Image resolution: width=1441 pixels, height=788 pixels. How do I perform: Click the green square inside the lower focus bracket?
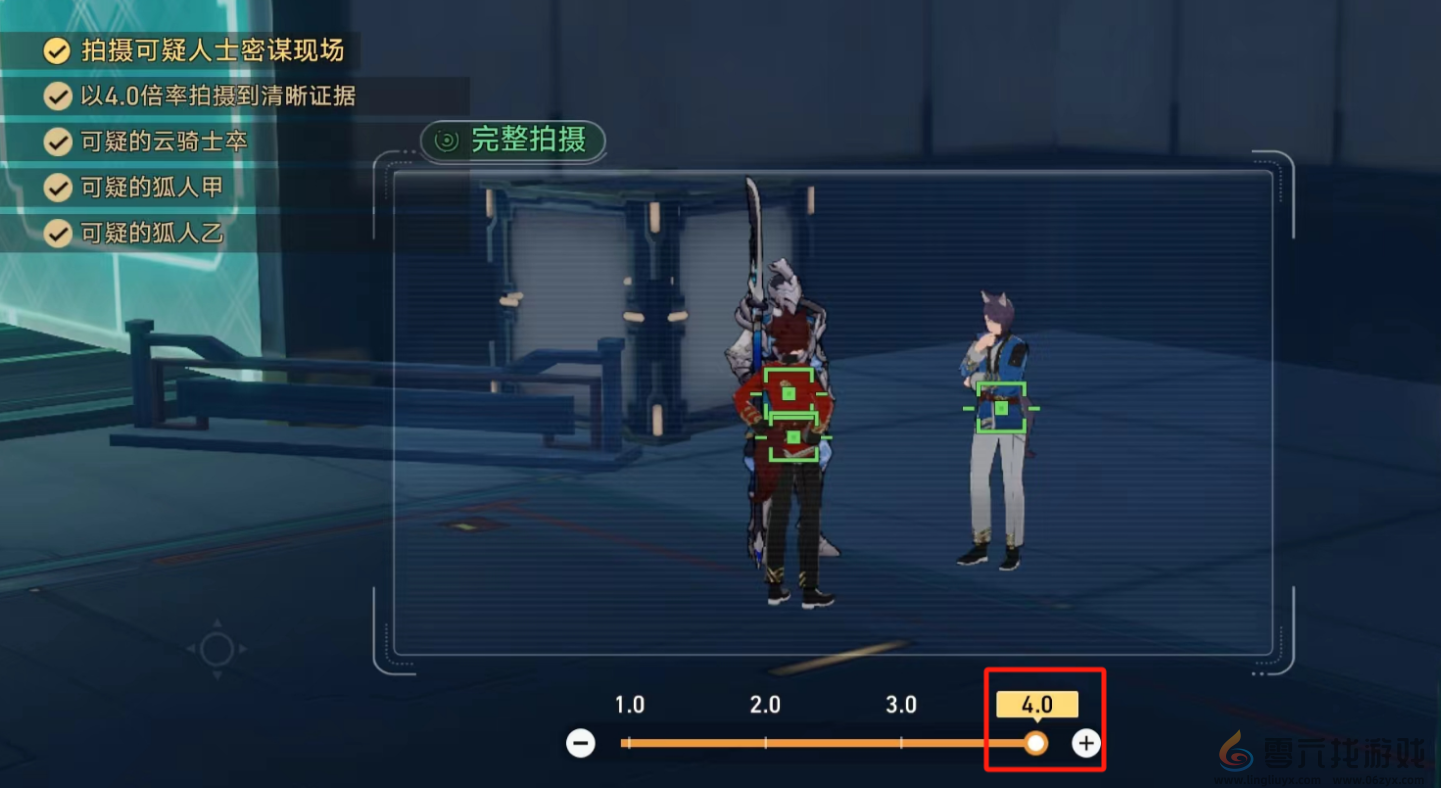pos(793,439)
